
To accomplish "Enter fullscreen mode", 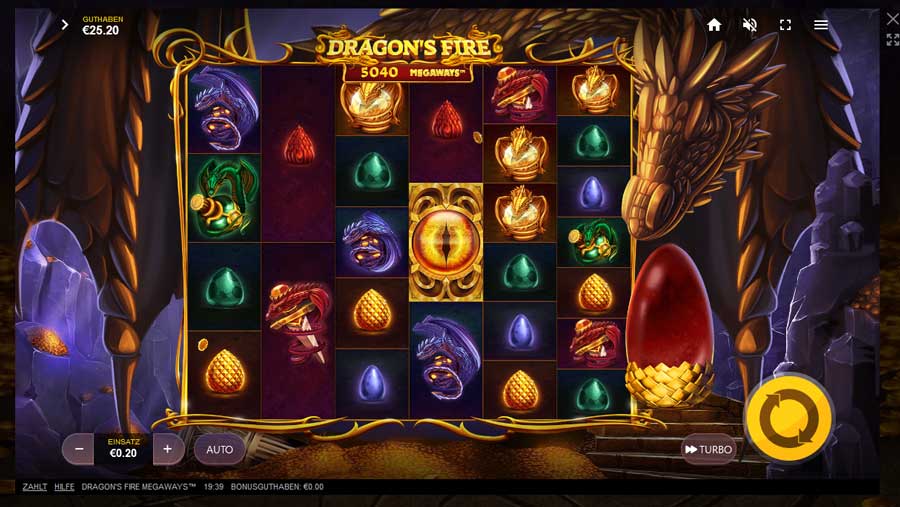I will click(x=785, y=25).
